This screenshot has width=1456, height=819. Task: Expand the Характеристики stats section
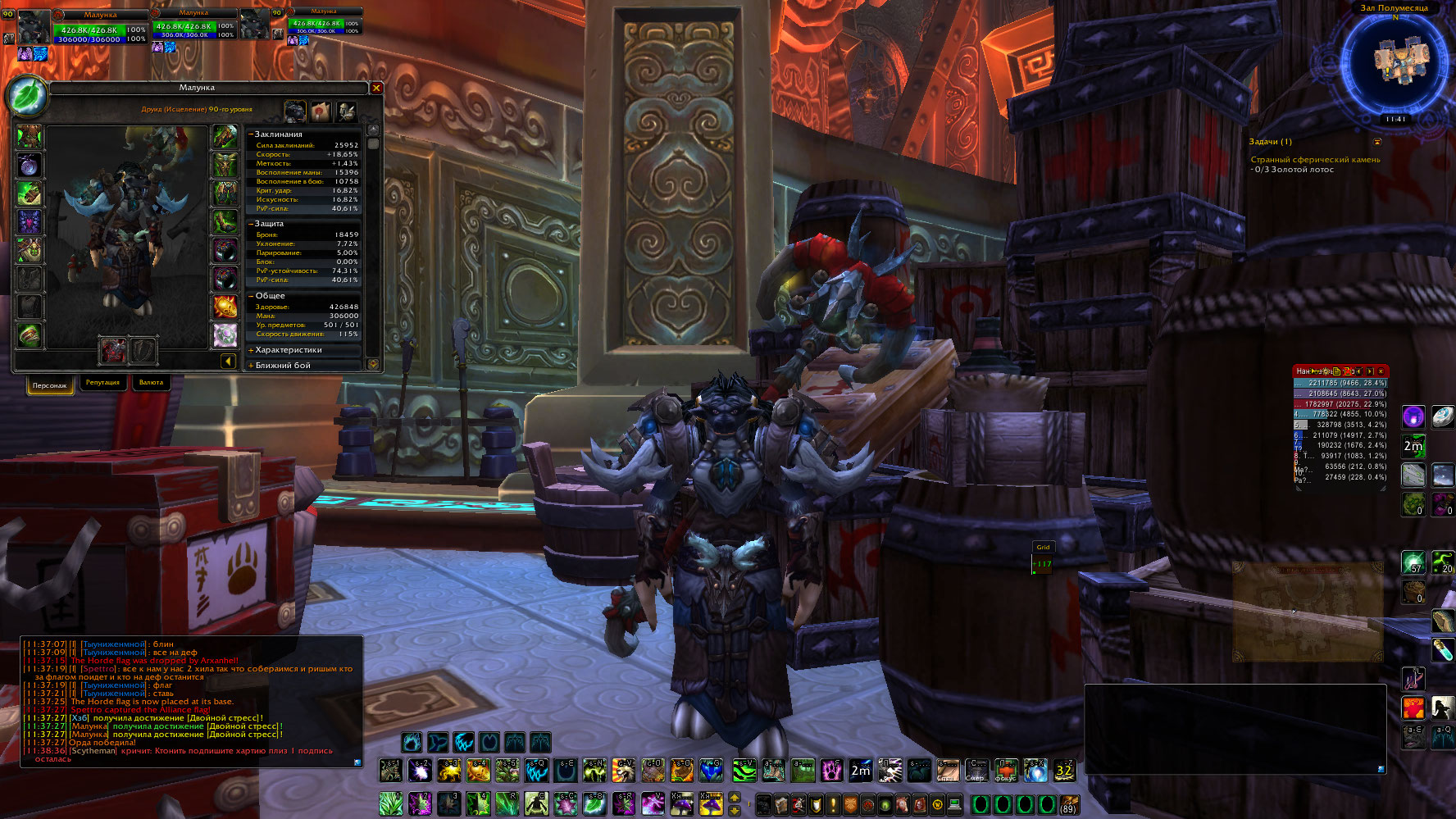click(x=288, y=350)
